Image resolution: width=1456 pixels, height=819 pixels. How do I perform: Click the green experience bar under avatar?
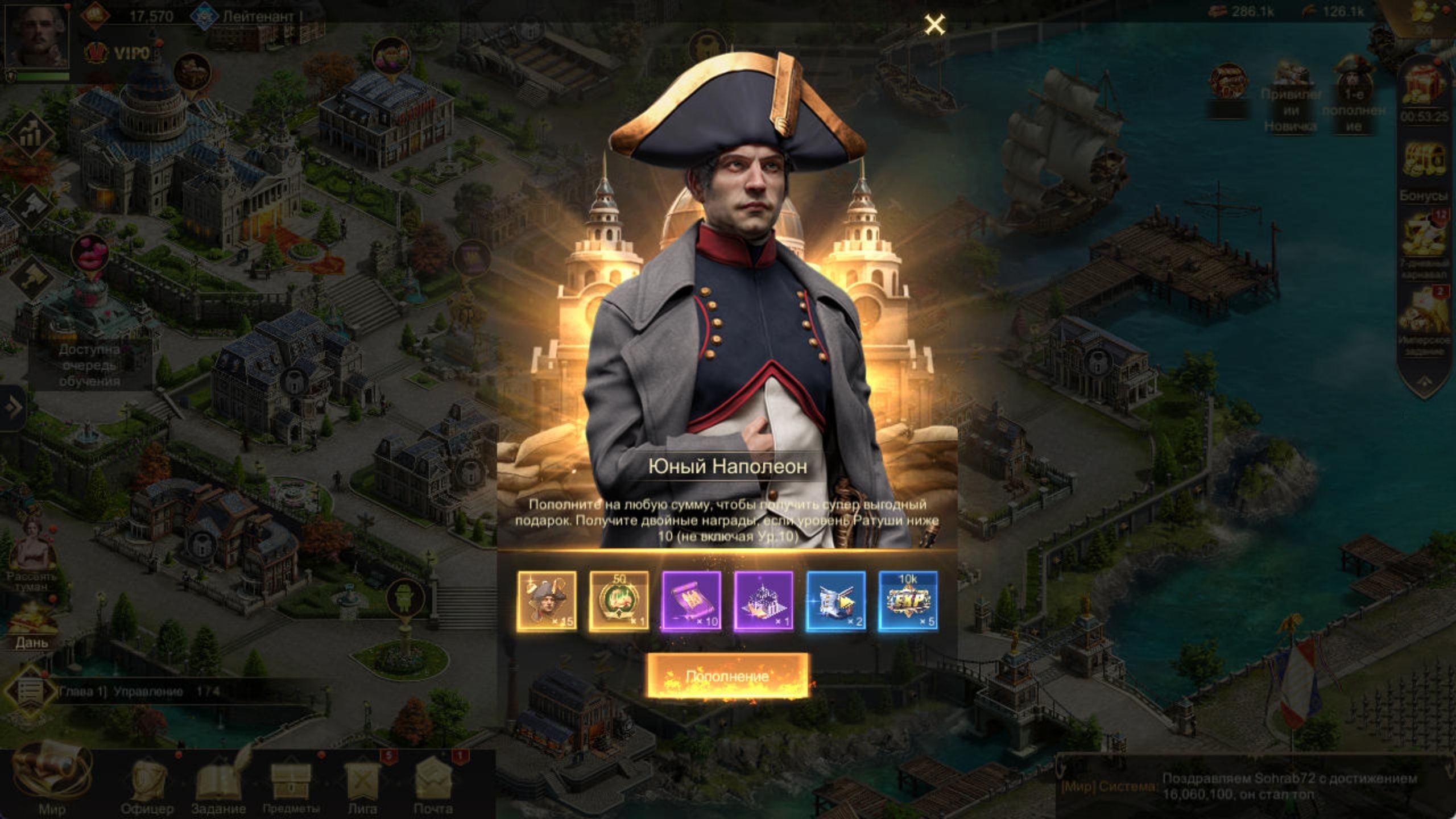(43, 77)
